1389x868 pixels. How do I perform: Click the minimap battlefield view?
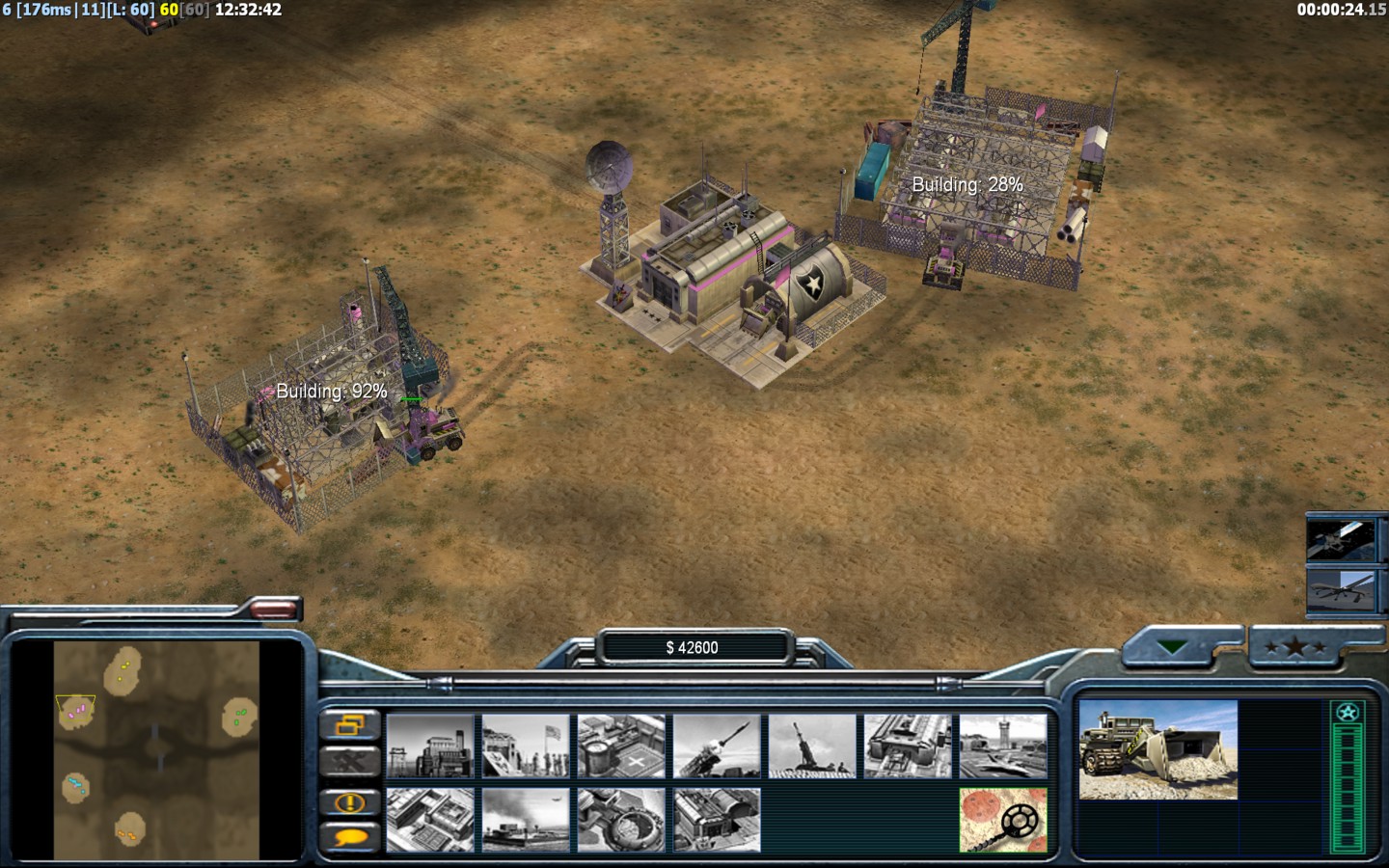pyautogui.click(x=156, y=750)
